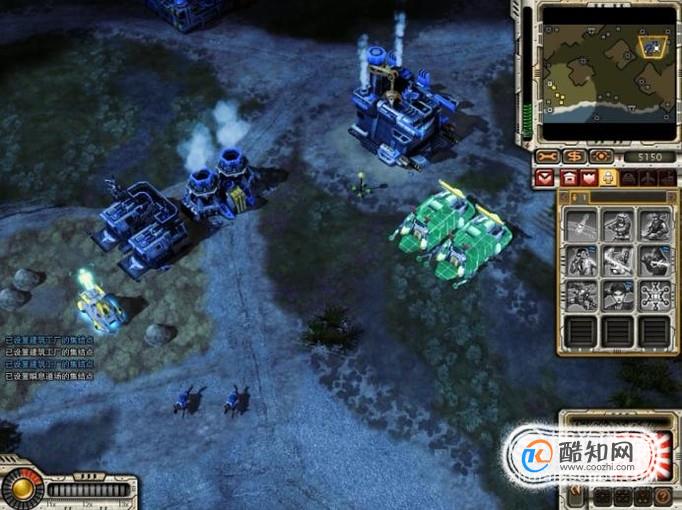682x510 pixels.
Task: Click the tactical minimap
Action: [x=606, y=73]
